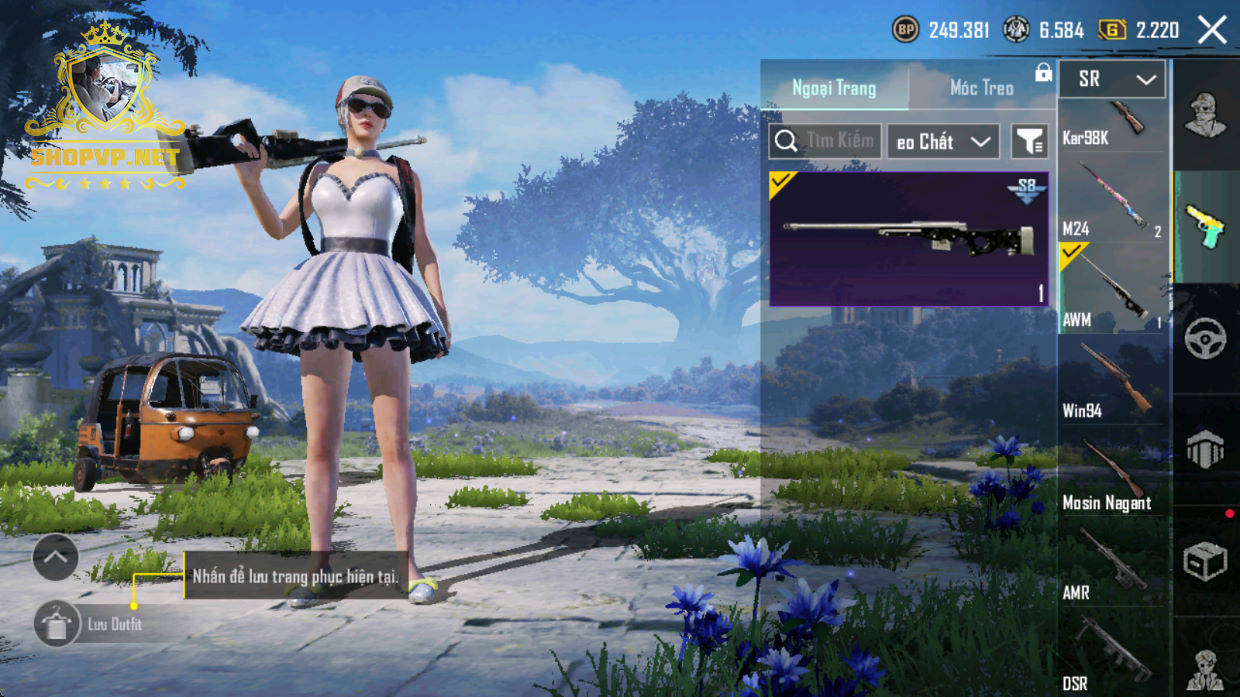Expand the up-arrow circle button

click(55, 557)
